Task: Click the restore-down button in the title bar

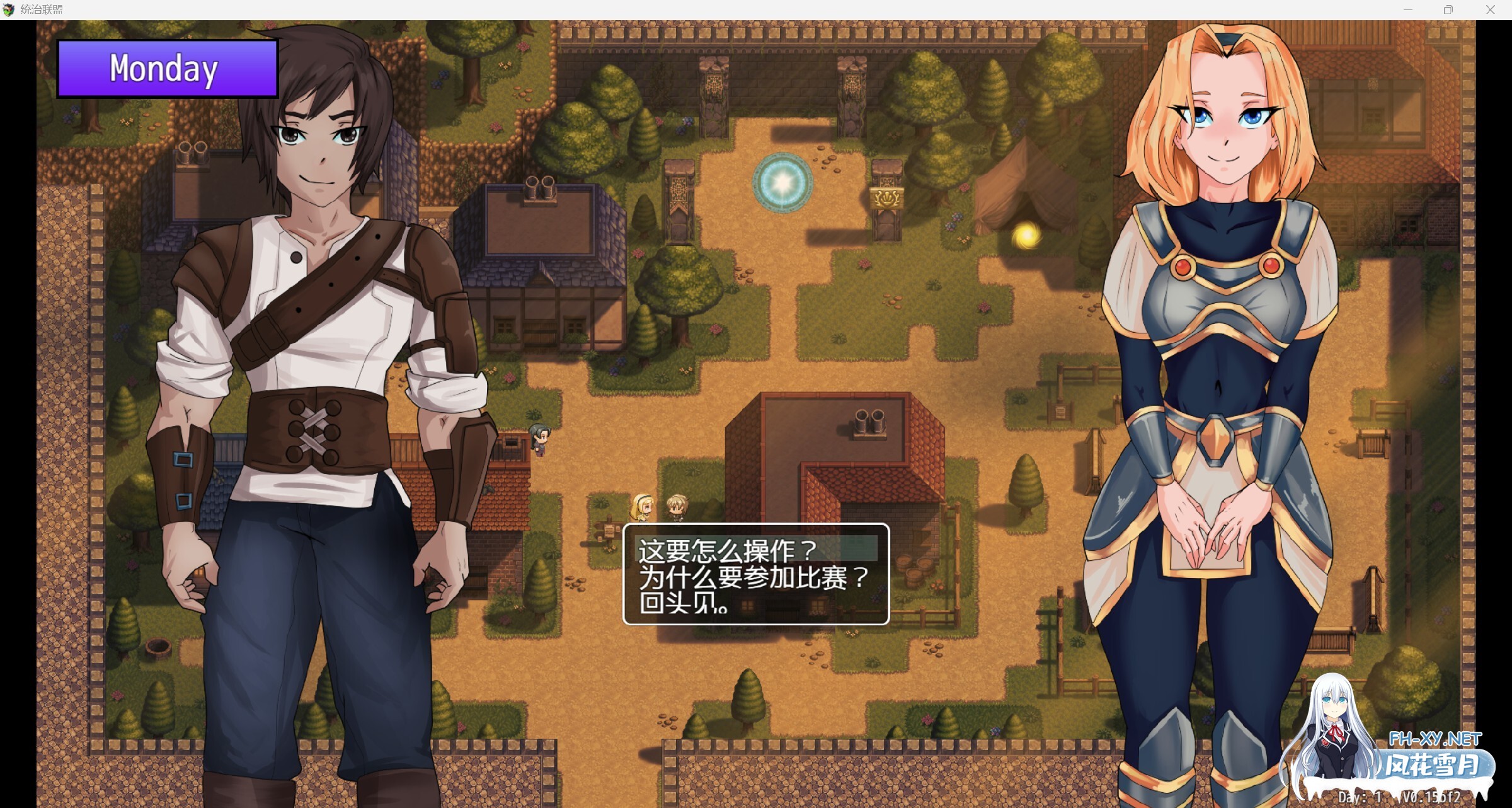Action: tap(1450, 9)
